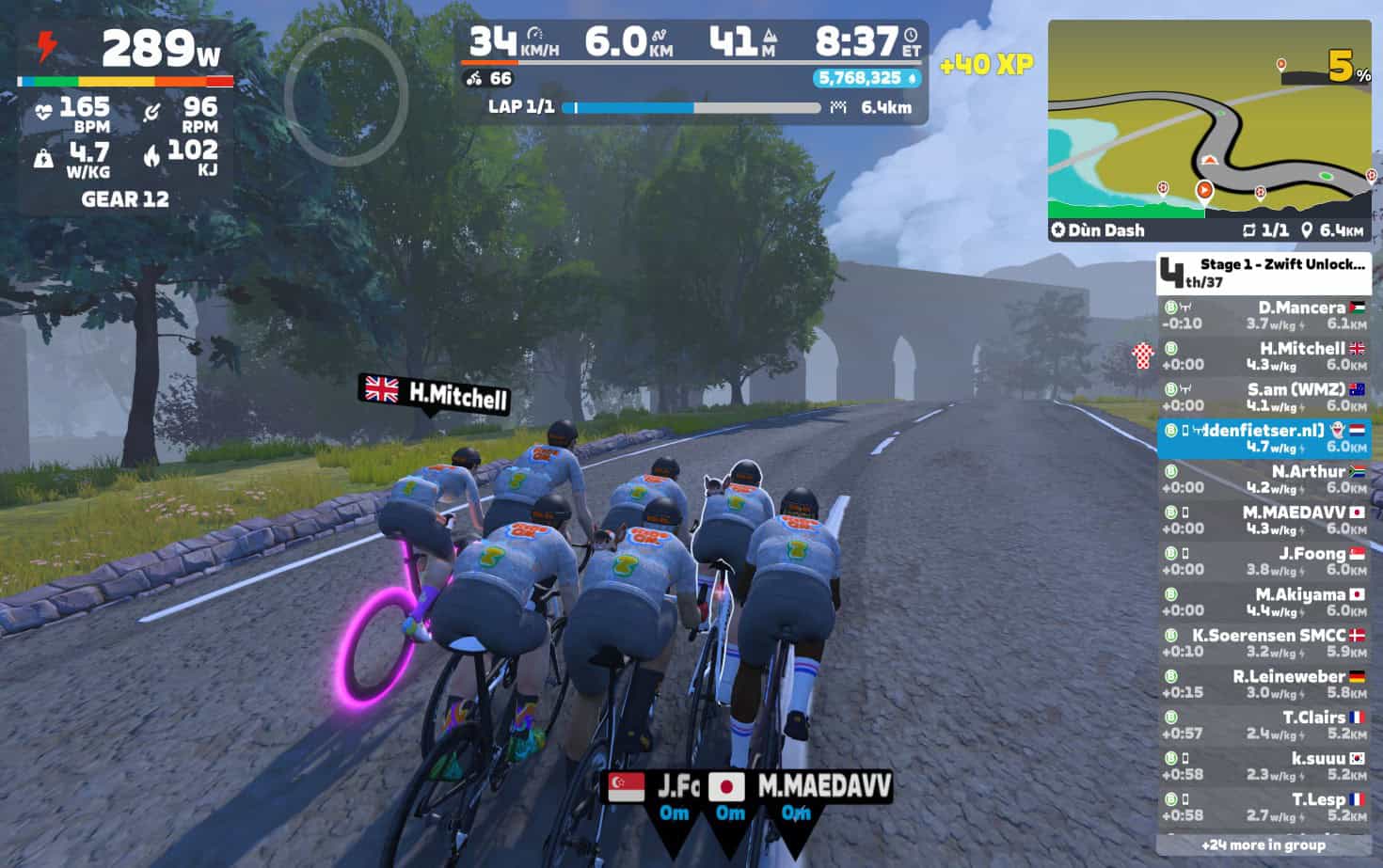Select H.Mitchell's row in nearby riders
The height and width of the screenshot is (868, 1383).
[1263, 356]
